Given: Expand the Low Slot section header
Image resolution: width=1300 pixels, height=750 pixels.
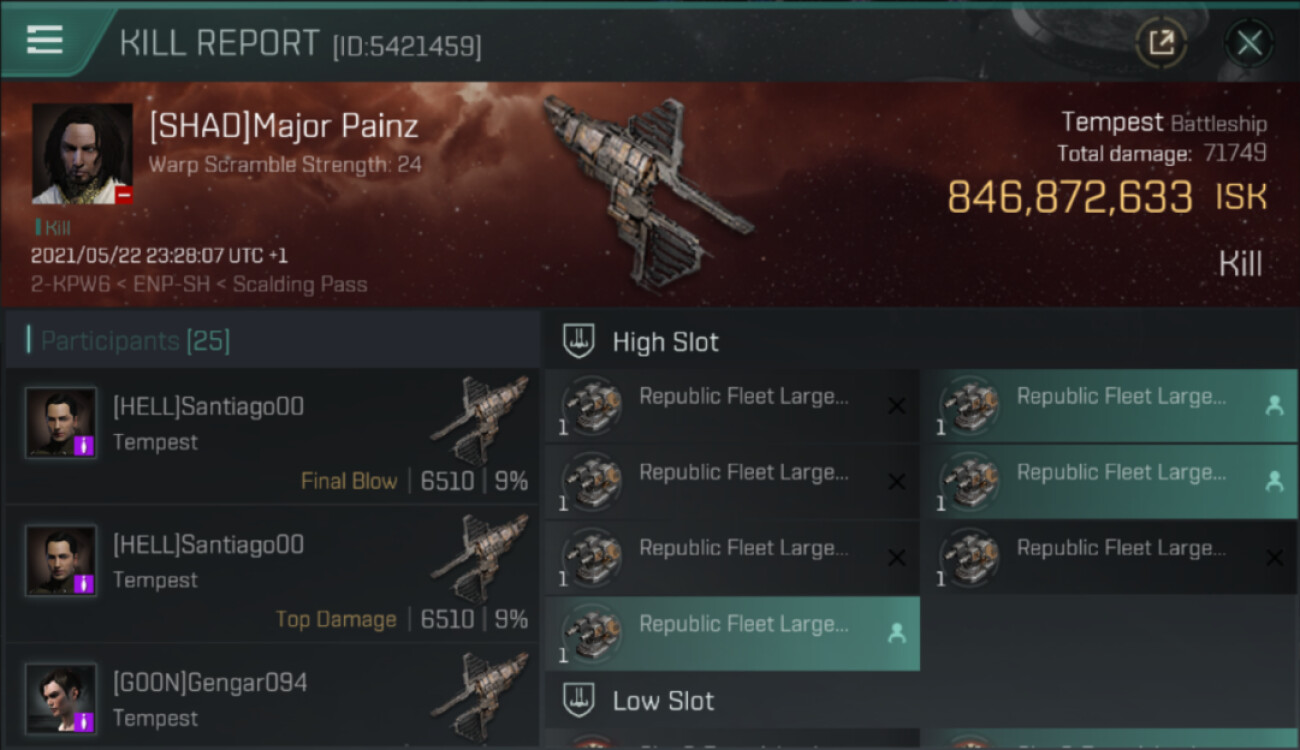Looking at the screenshot, I should pos(663,701).
